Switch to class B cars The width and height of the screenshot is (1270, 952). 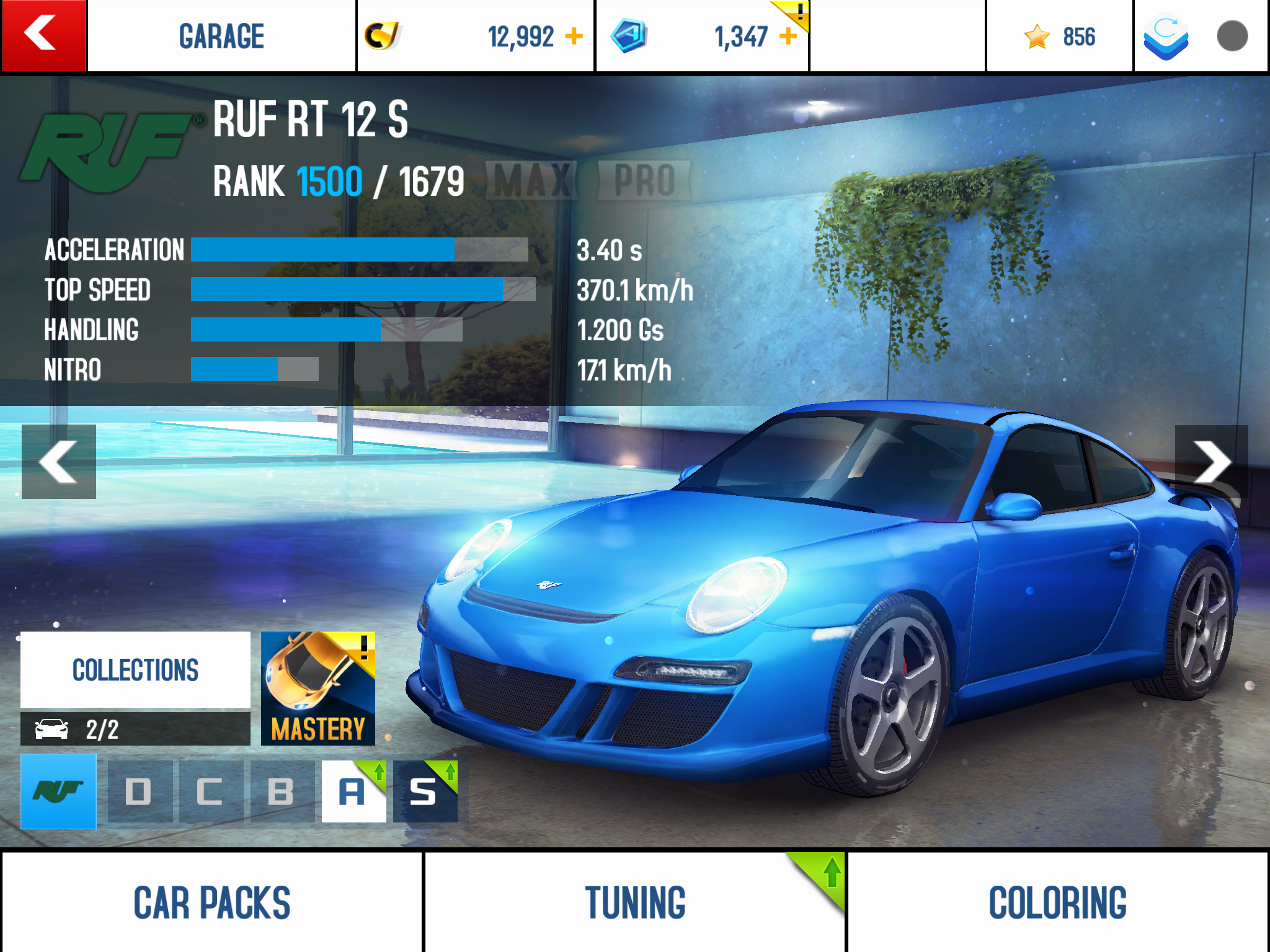point(282,791)
